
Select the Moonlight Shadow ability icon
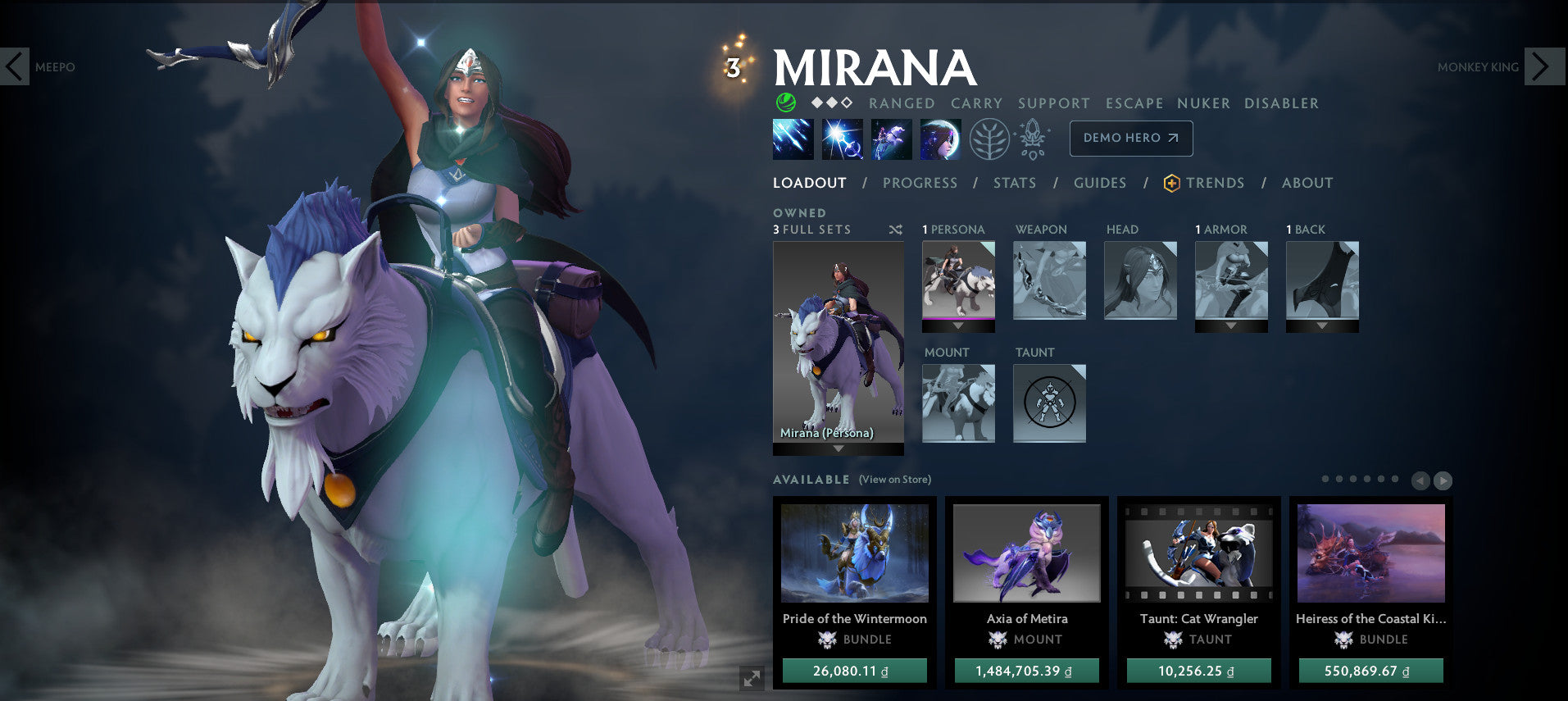[x=940, y=139]
